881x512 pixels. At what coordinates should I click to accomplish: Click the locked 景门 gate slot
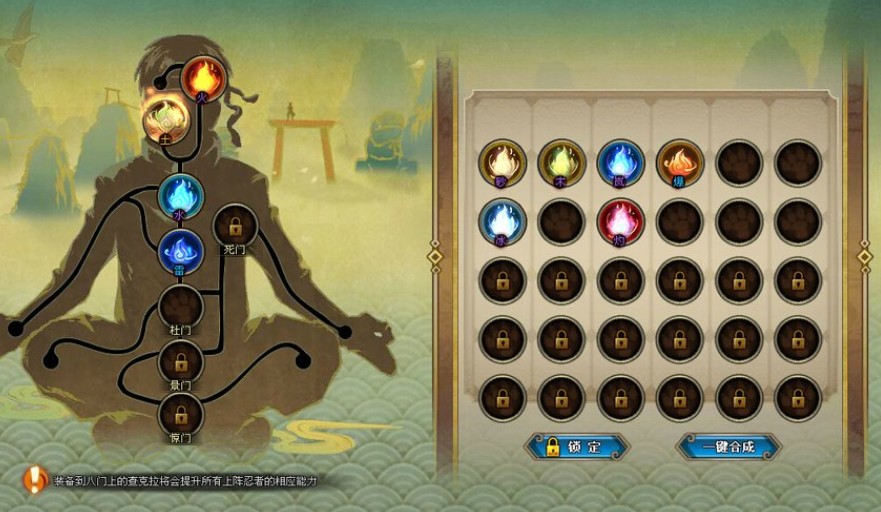coord(181,360)
